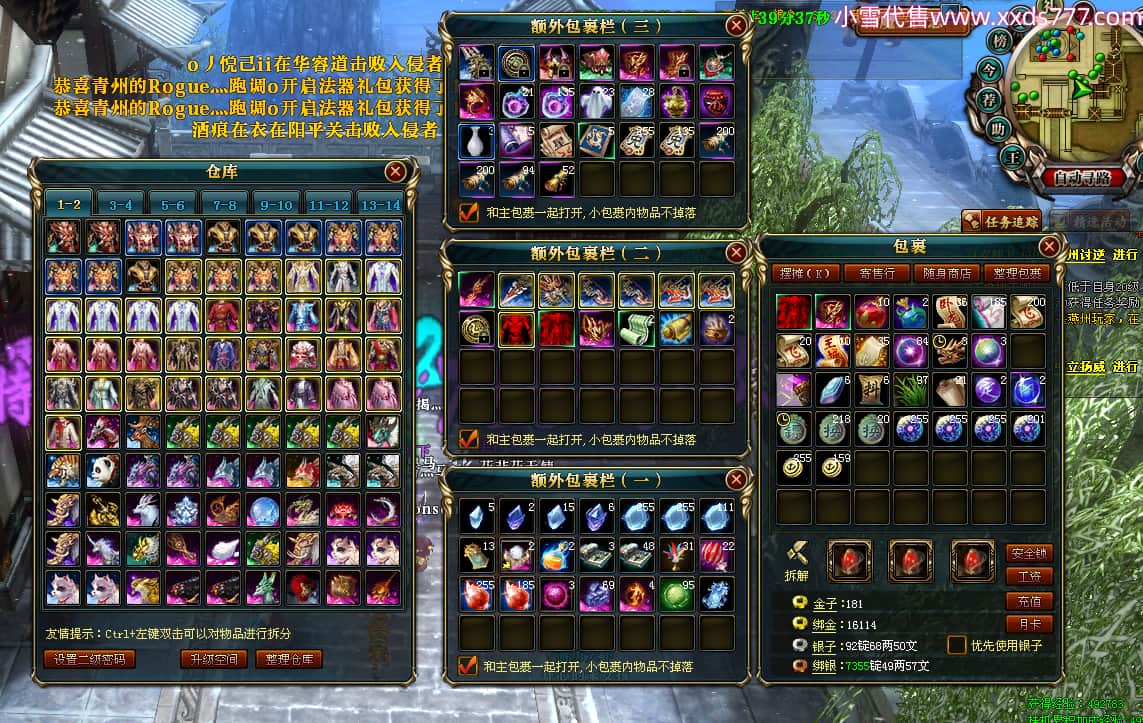This screenshot has width=1143, height=723.
Task: Open warehouse tab 13-14
Action: point(380,204)
